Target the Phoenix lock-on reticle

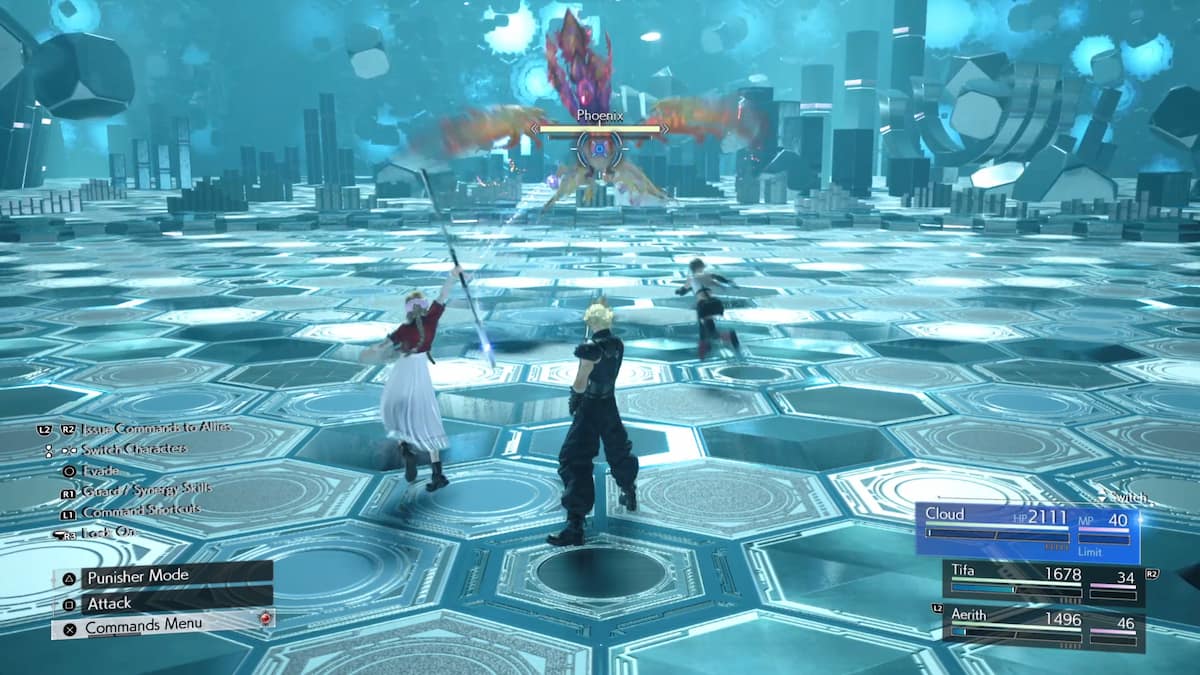click(x=599, y=148)
